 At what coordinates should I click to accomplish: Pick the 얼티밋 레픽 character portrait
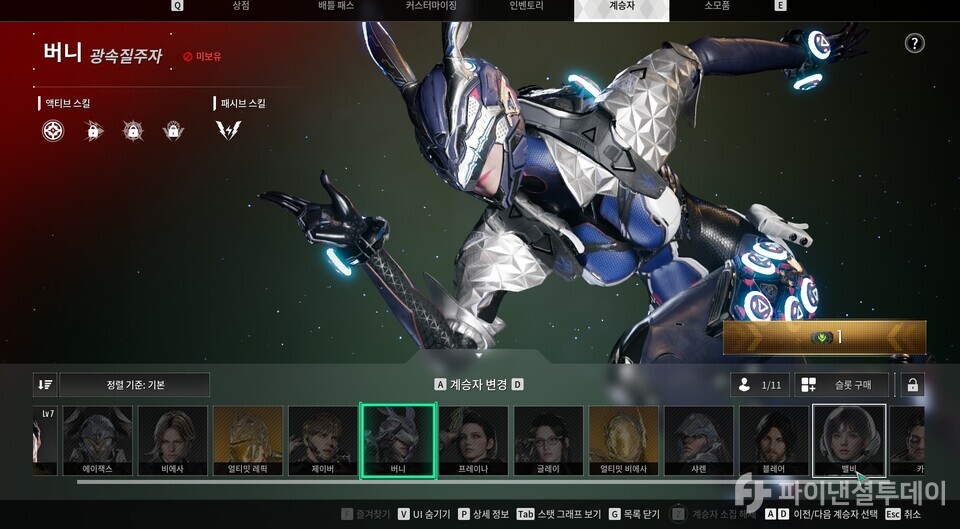pos(248,440)
